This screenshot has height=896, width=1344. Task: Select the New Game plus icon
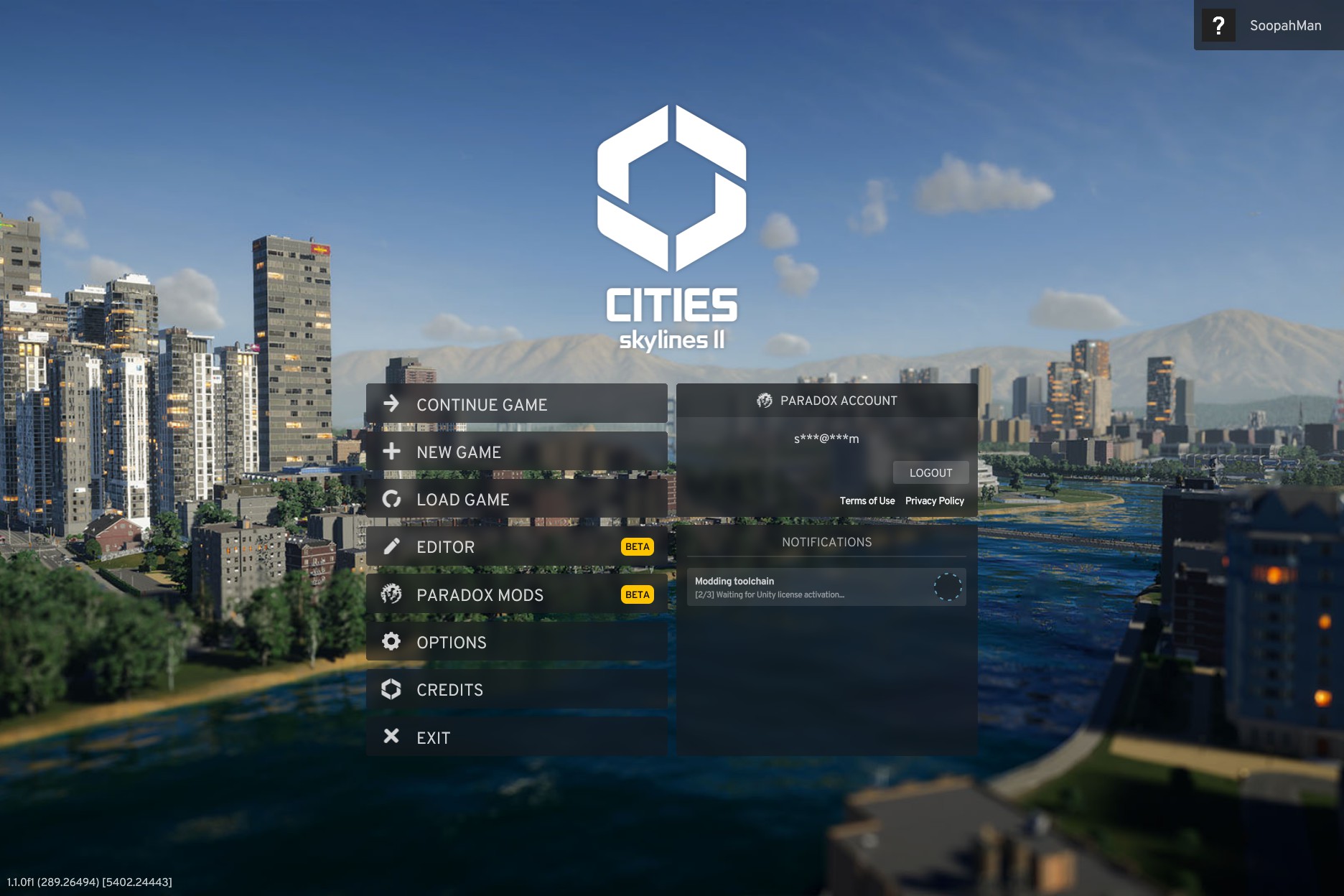pos(392,452)
